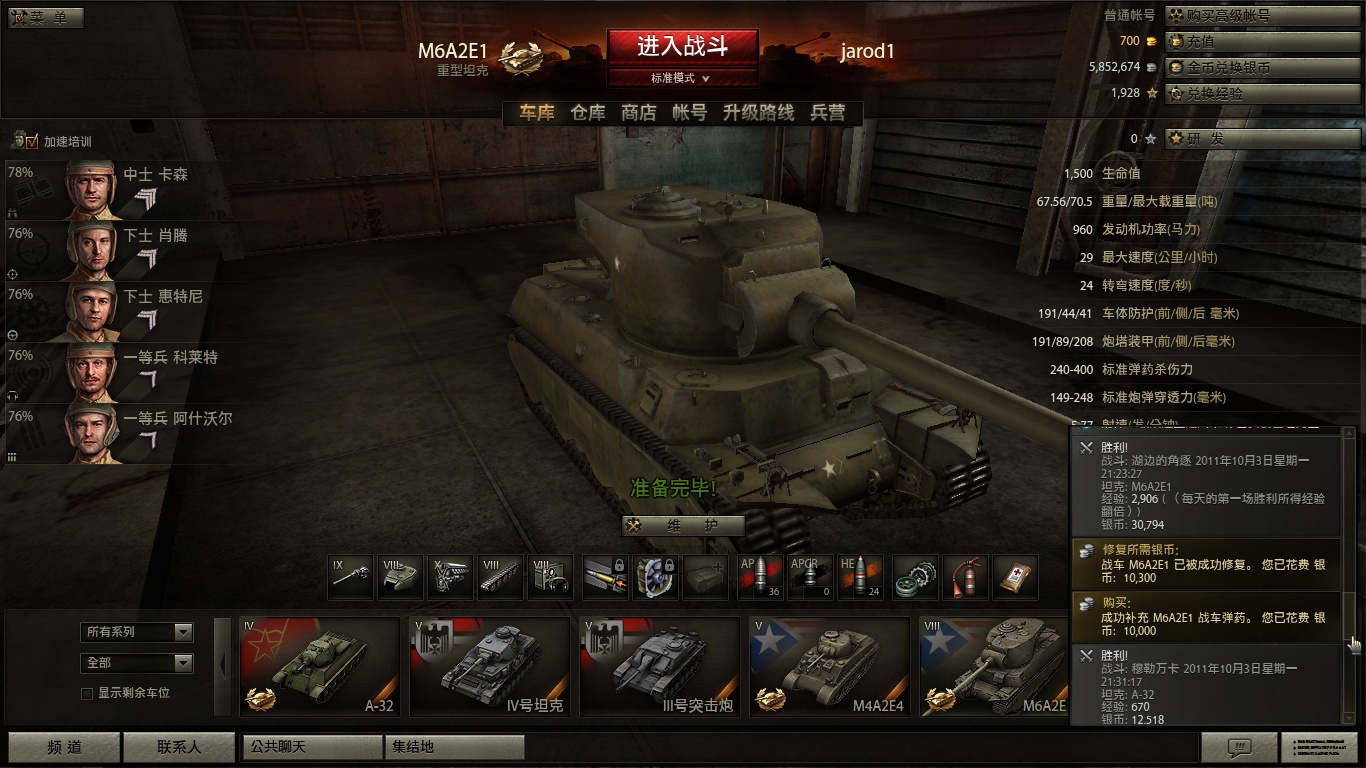This screenshot has width=1366, height=768.
Task: Open the 联系人 contacts button
Action: click(x=179, y=747)
